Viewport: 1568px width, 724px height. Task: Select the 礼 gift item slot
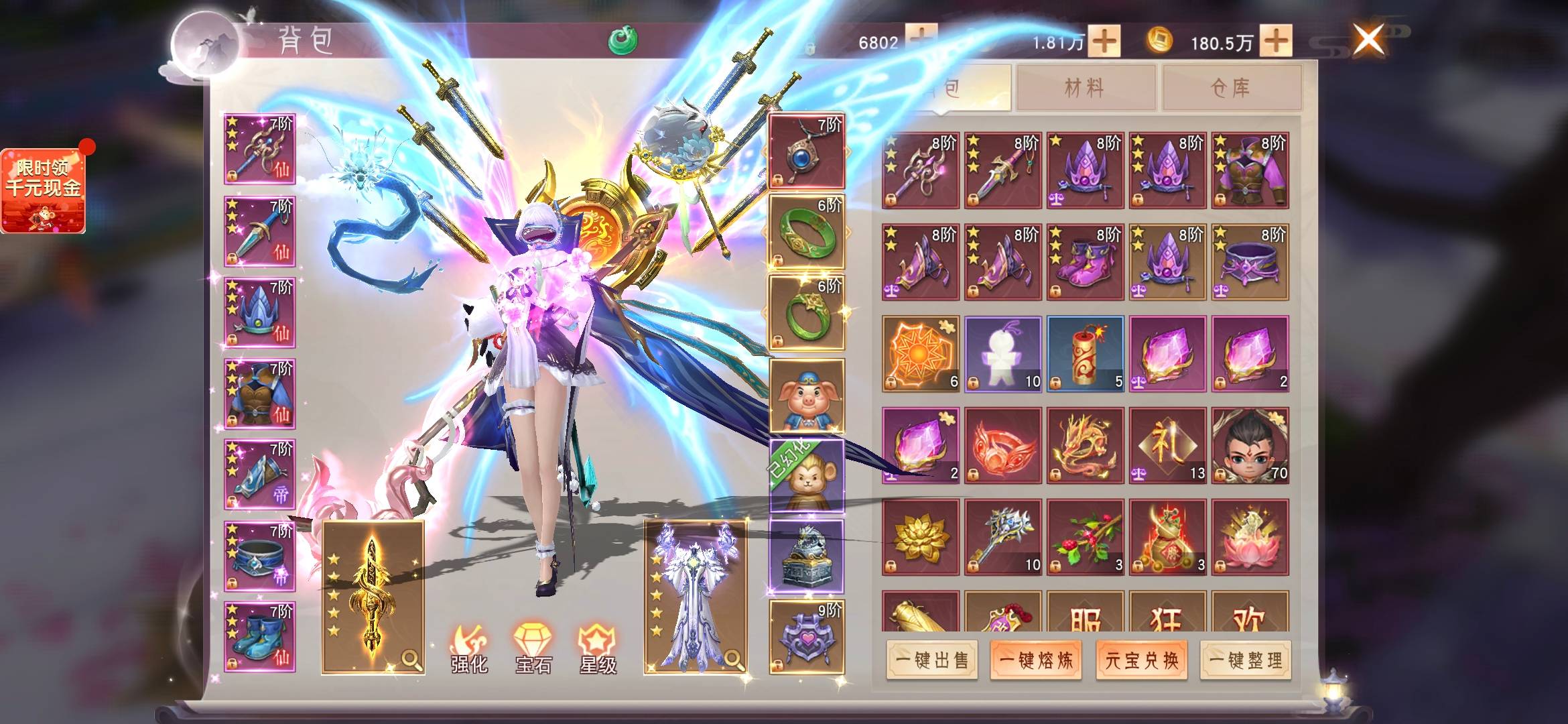[1167, 445]
